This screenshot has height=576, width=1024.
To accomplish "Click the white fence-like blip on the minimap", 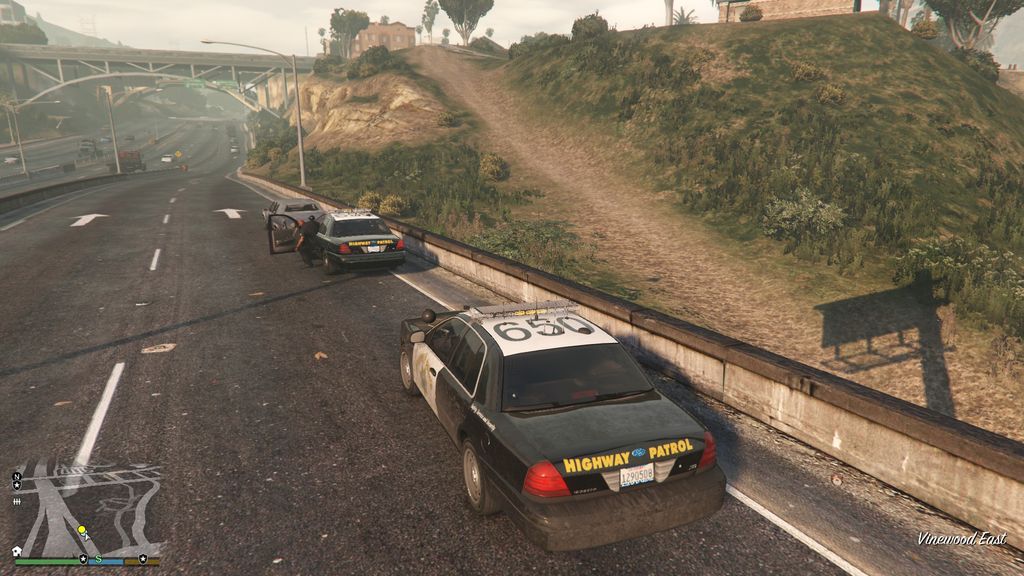I will 17,502.
